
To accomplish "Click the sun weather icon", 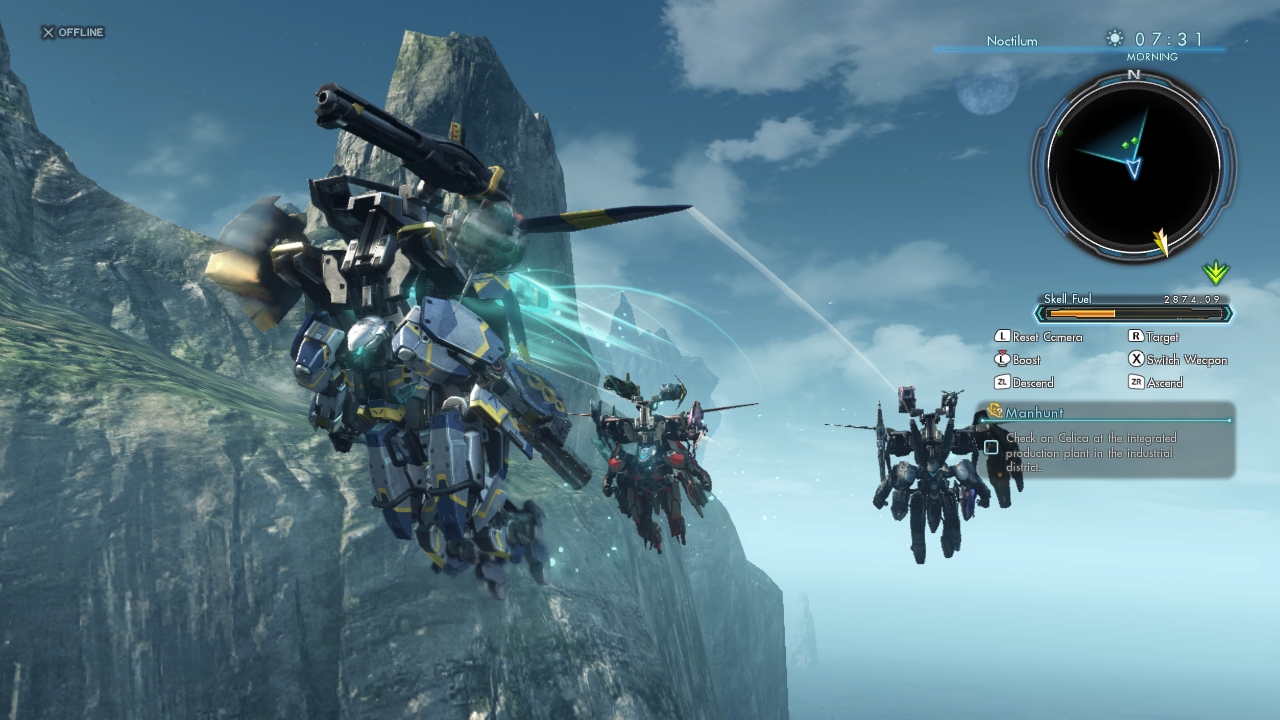I will [1114, 39].
